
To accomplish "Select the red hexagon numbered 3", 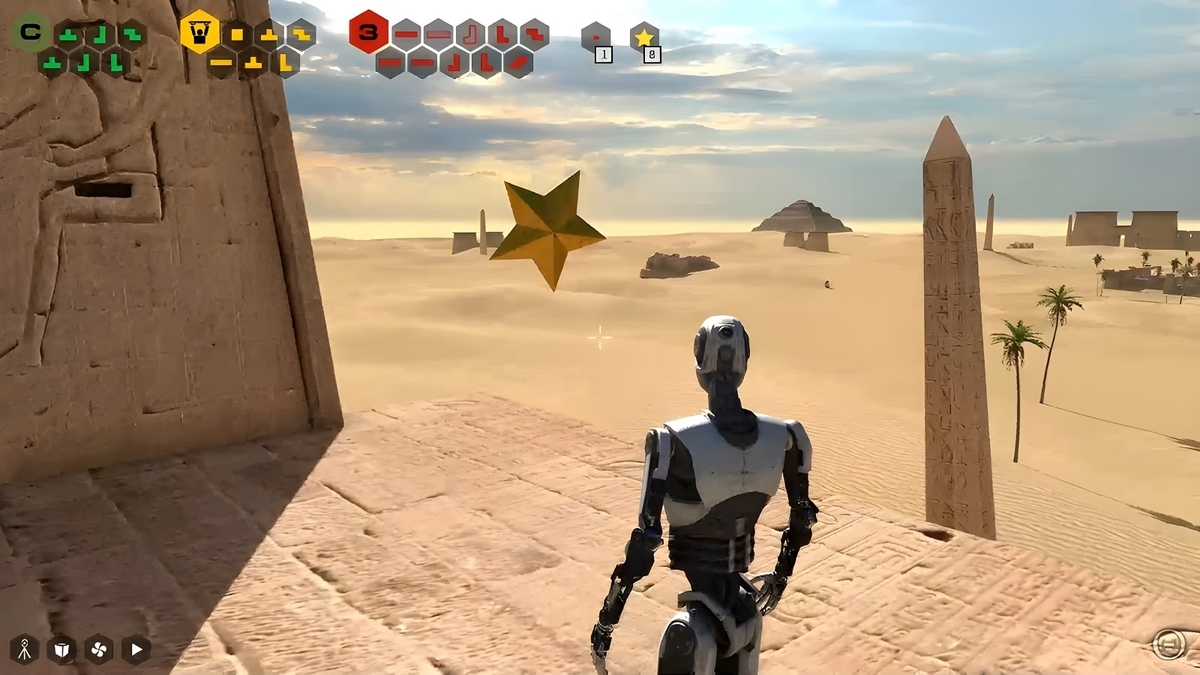I will click(x=368, y=32).
